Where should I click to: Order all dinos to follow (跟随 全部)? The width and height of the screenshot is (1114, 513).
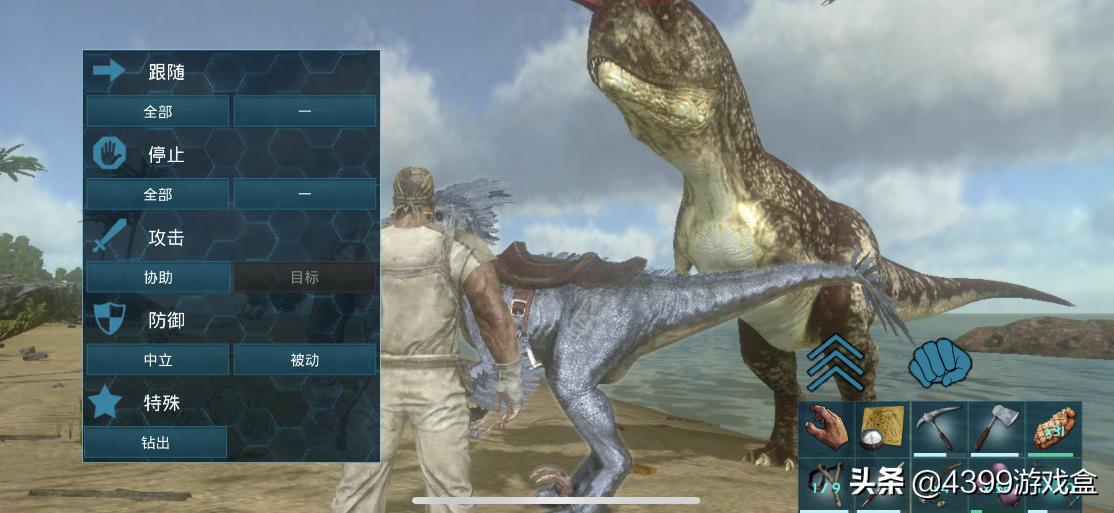[157, 111]
